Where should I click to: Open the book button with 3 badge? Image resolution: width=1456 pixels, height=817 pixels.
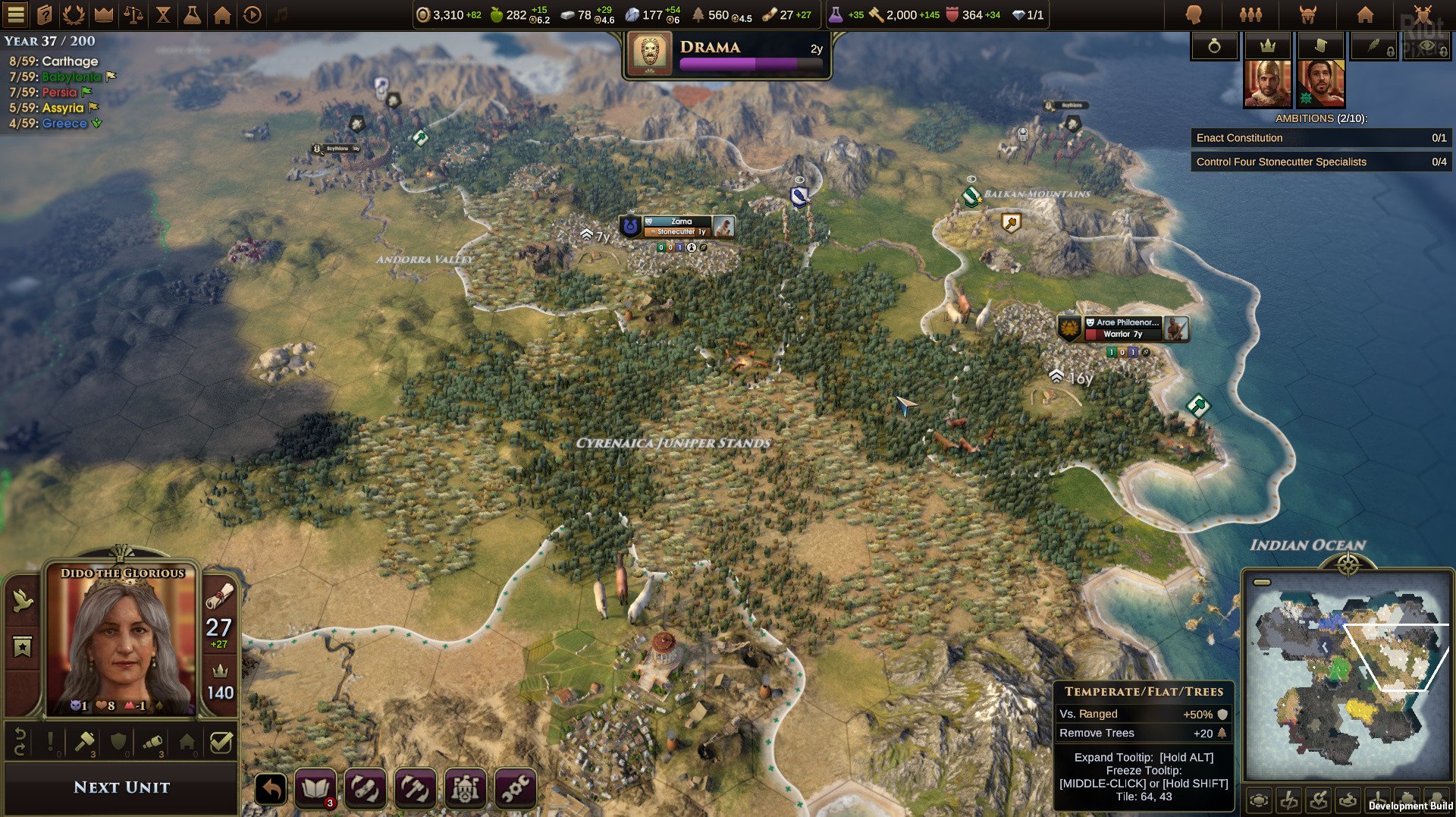(315, 789)
